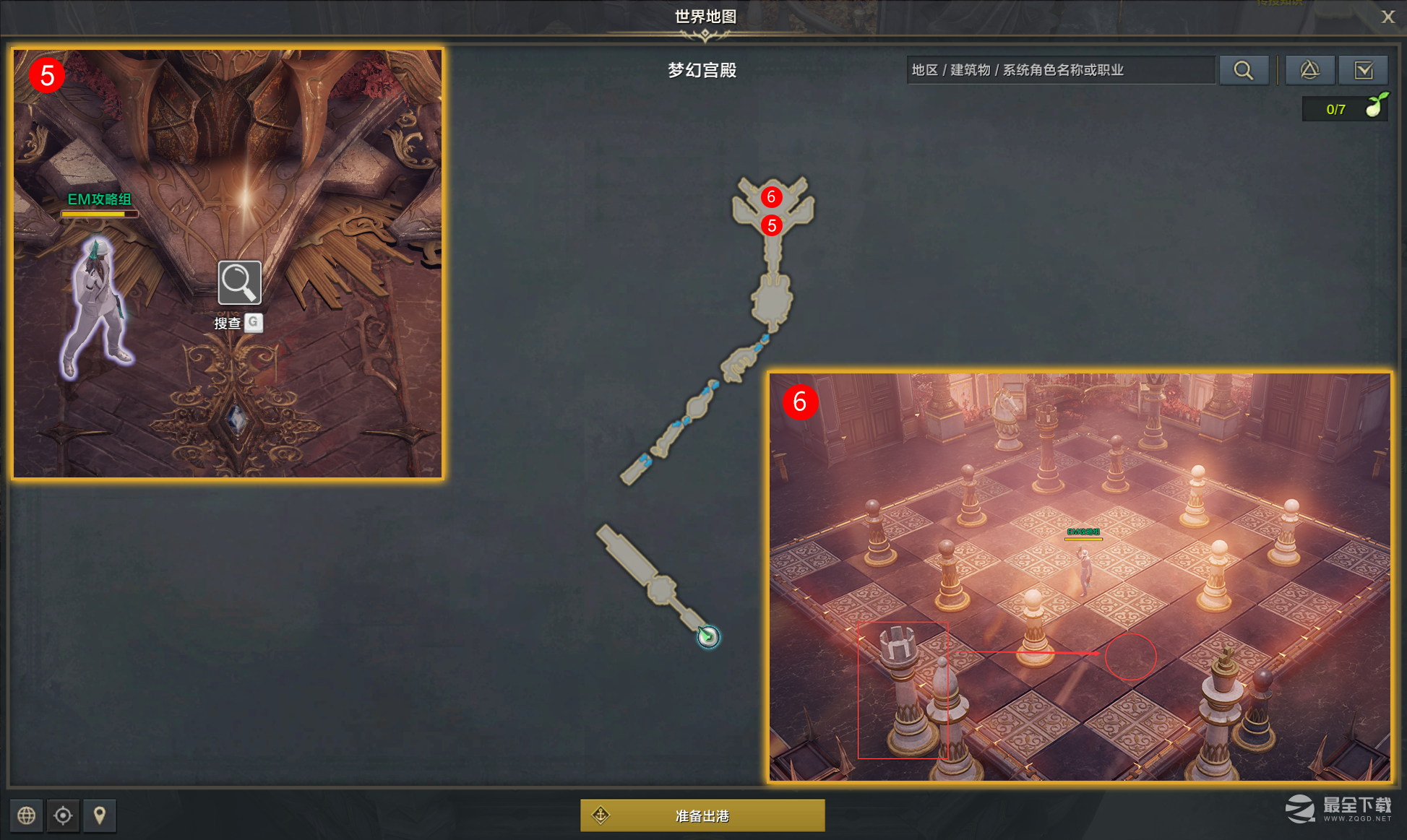Select the magnifying glass search icon
Screen dimensions: 1407x840
[1243, 70]
